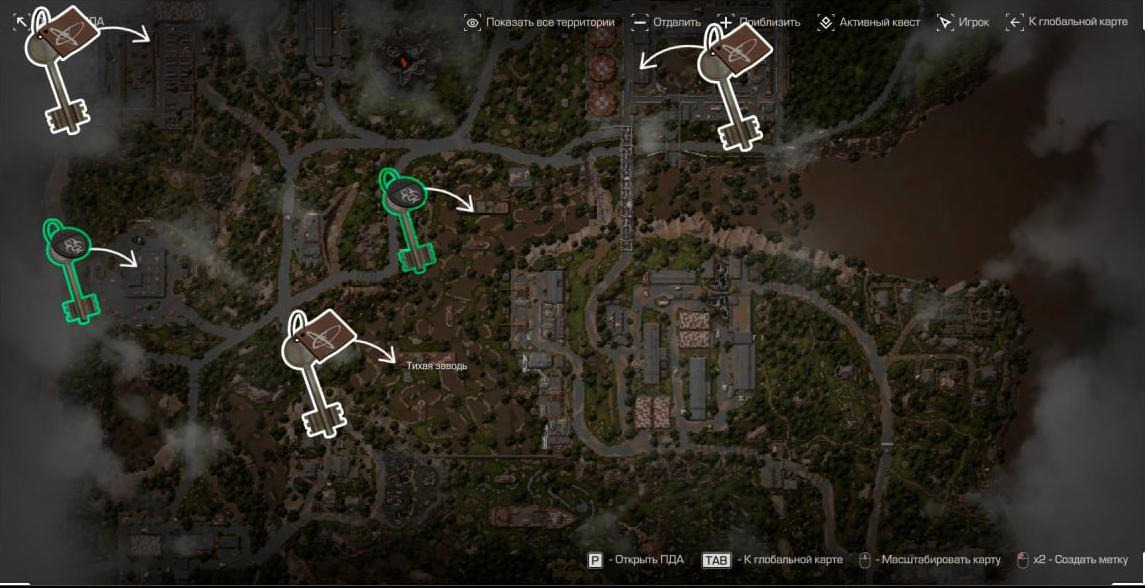This screenshot has height=588, width=1145.
Task: Zoom in with the Приблизить control
Action: point(758,22)
